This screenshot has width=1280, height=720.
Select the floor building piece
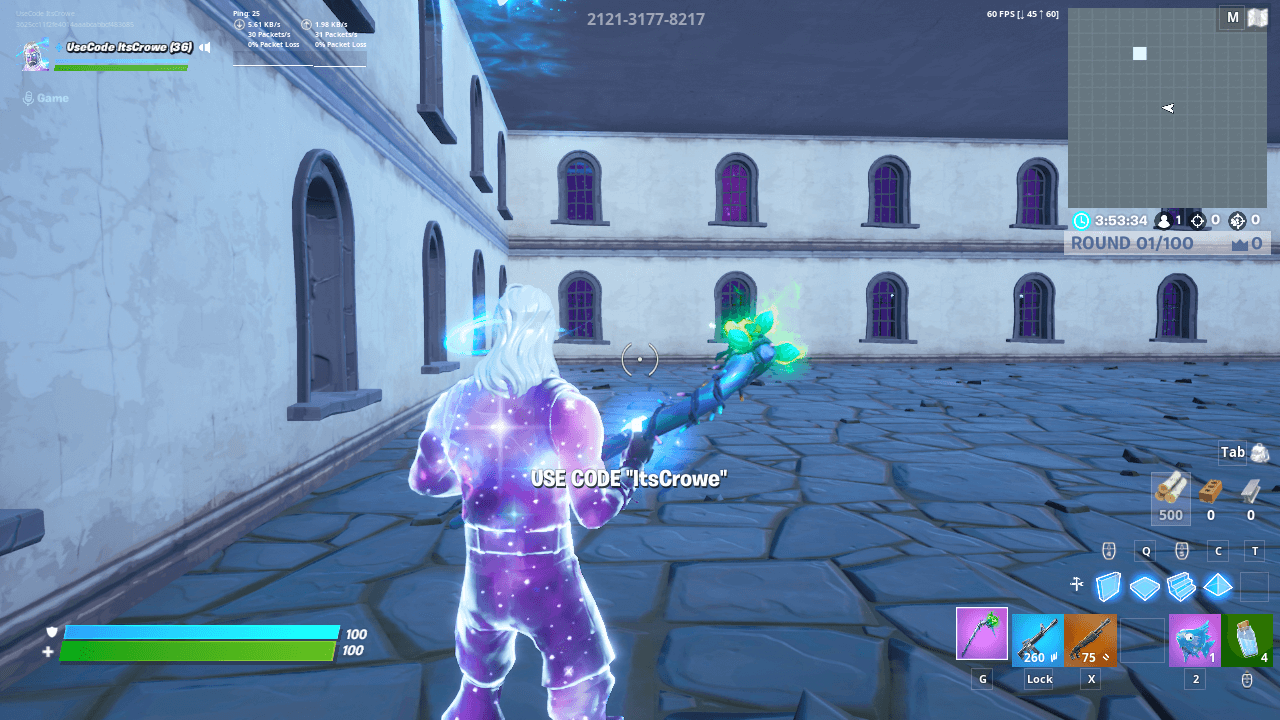[x=1144, y=586]
